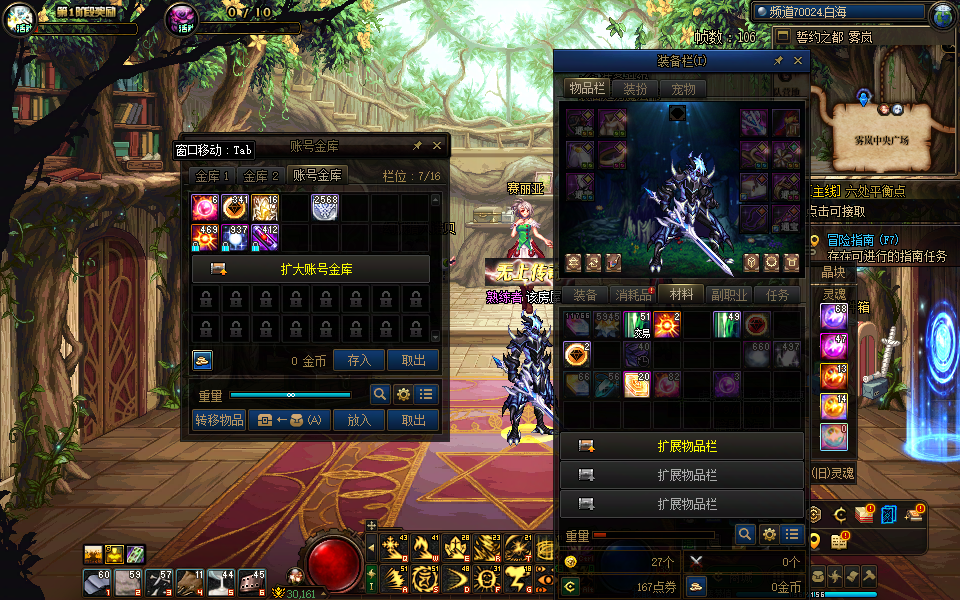Switch to the 装扮 avatar tab

(x=635, y=88)
